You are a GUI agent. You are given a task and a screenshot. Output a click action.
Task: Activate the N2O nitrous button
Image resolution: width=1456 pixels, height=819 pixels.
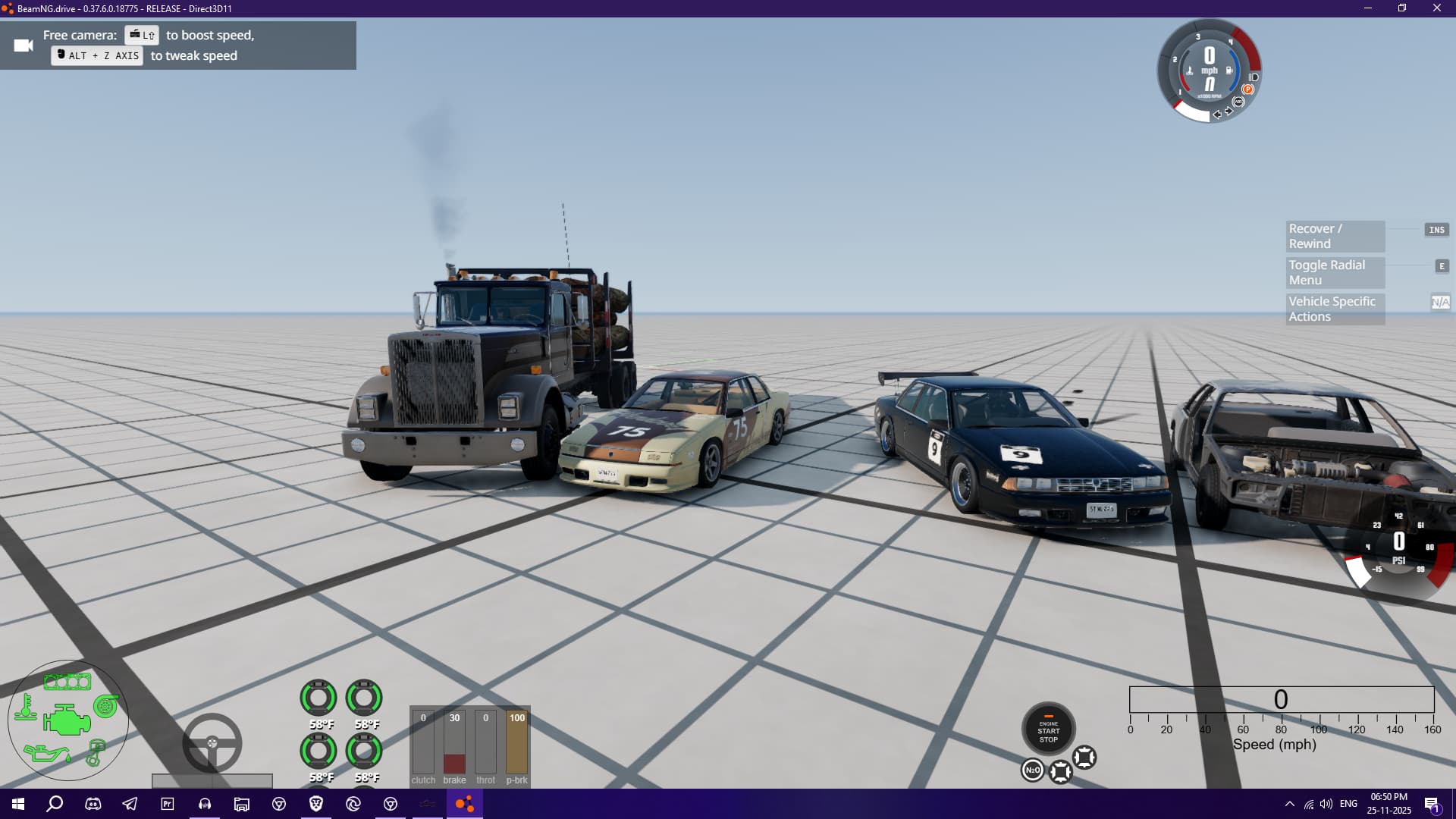[1032, 770]
